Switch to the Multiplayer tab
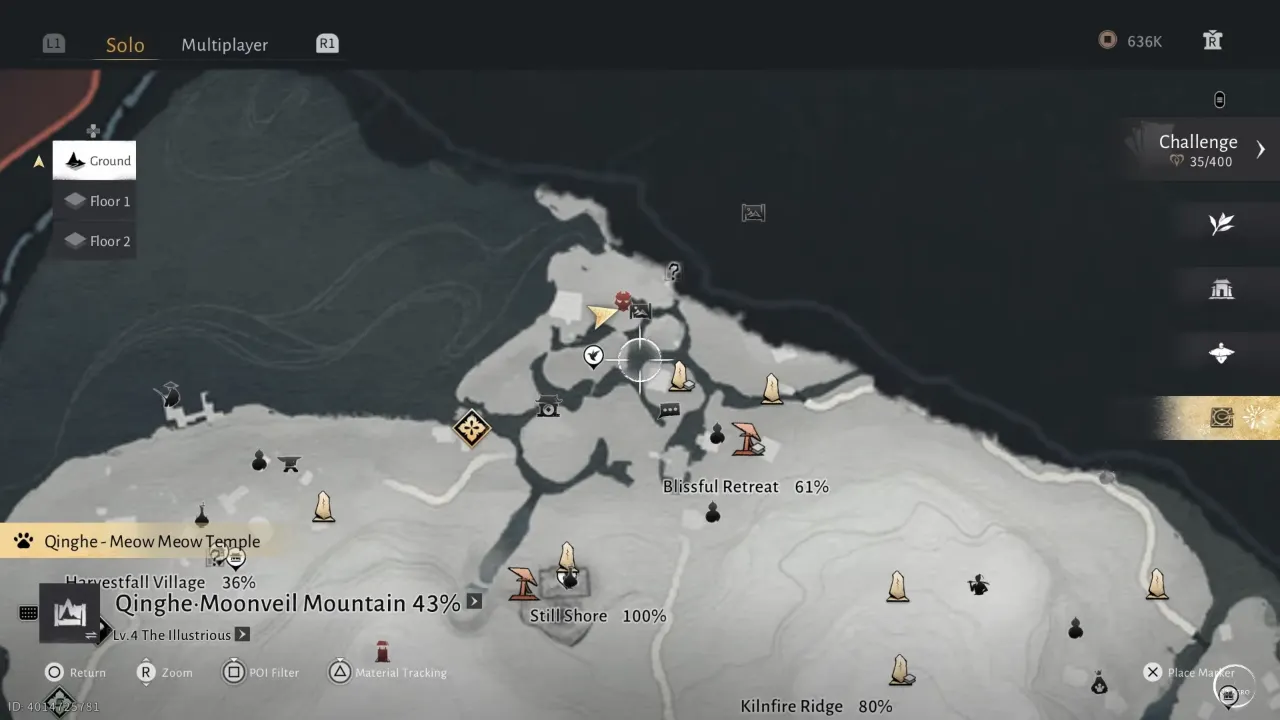Image resolution: width=1280 pixels, height=720 pixels. pyautogui.click(x=224, y=44)
